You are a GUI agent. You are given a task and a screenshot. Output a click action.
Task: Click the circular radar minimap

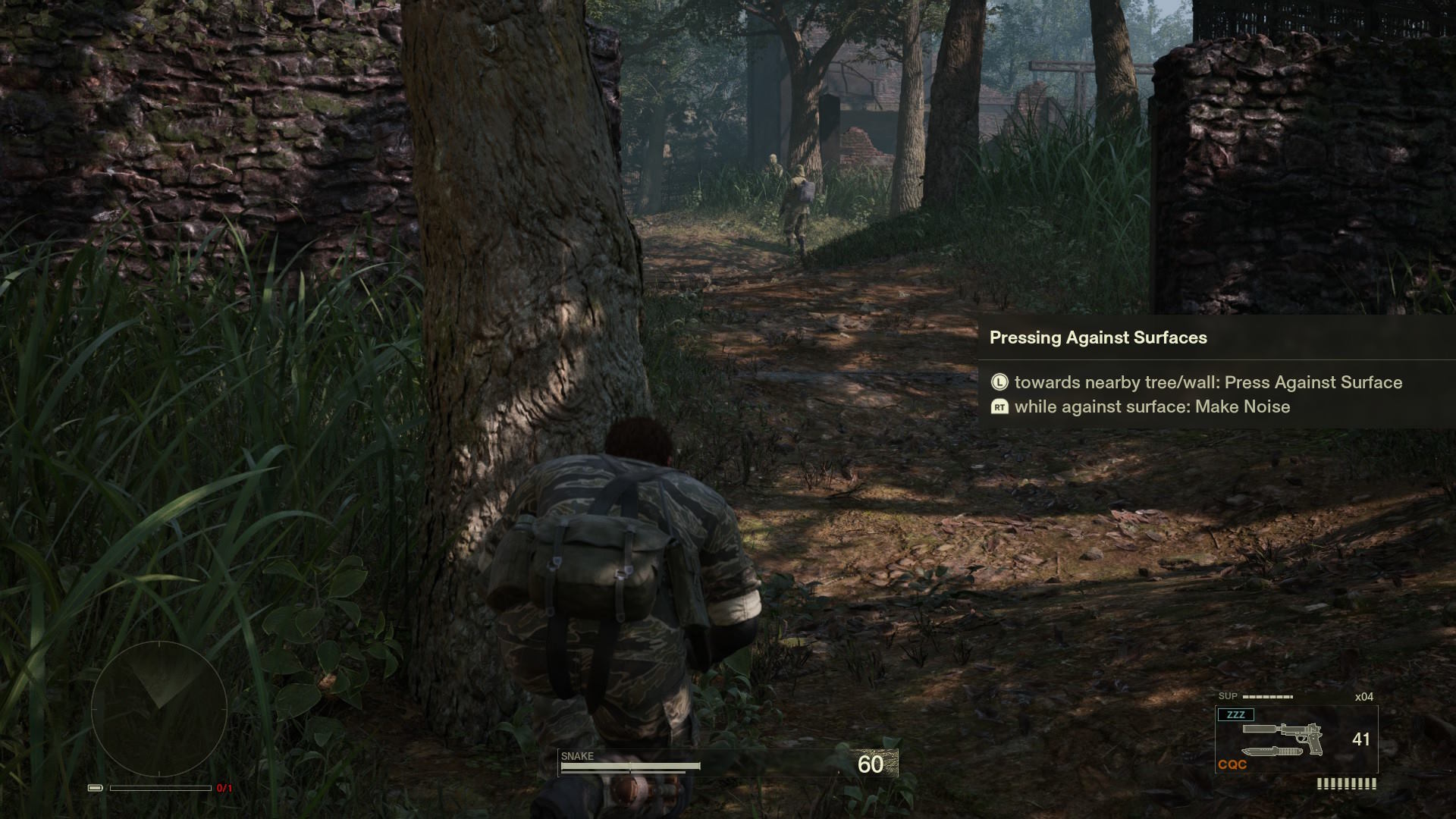tap(159, 709)
